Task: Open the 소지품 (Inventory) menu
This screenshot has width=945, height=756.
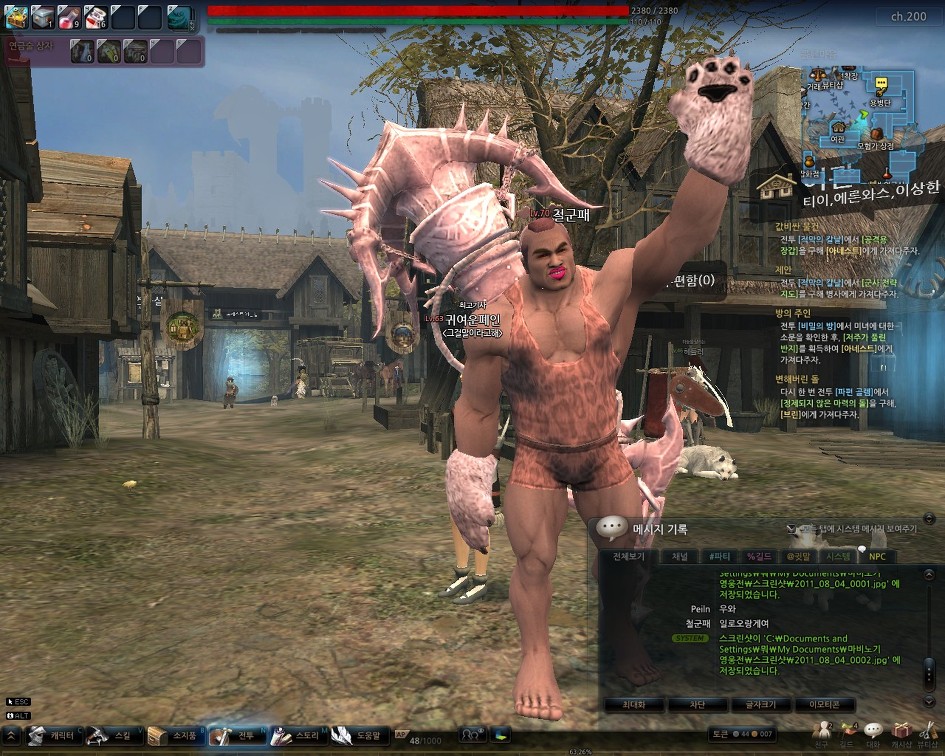Action: click(x=174, y=736)
